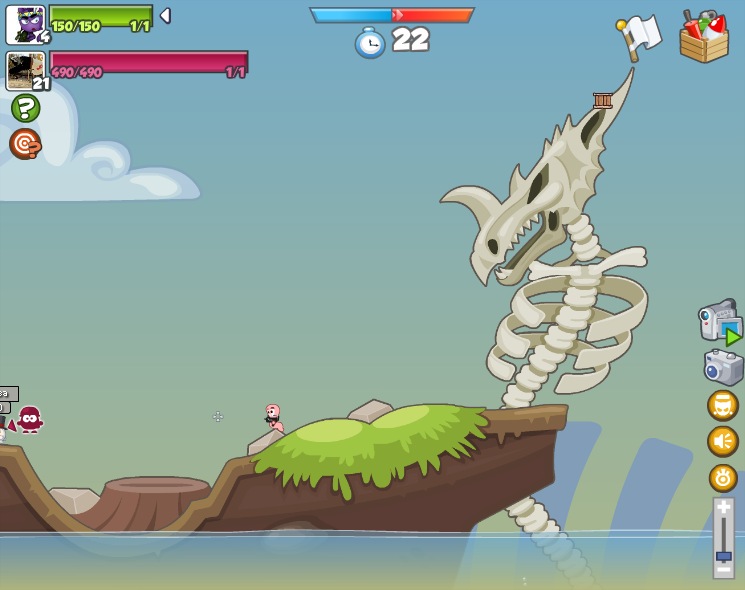The height and width of the screenshot is (590, 745).
Task: Start video recording with the camcorder icon
Action: [x=720, y=322]
